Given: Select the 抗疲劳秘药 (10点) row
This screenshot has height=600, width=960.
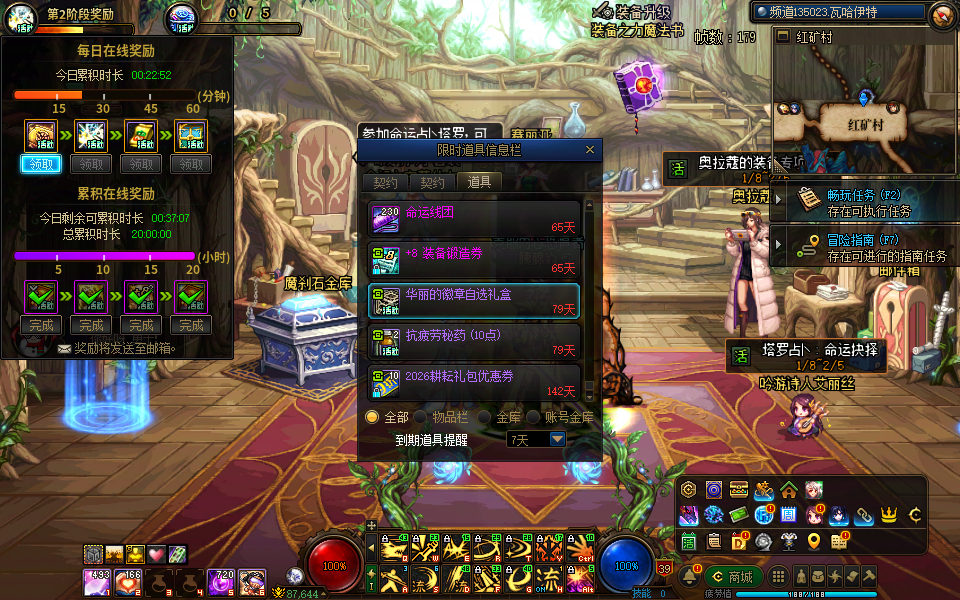Looking at the screenshot, I should point(474,341).
